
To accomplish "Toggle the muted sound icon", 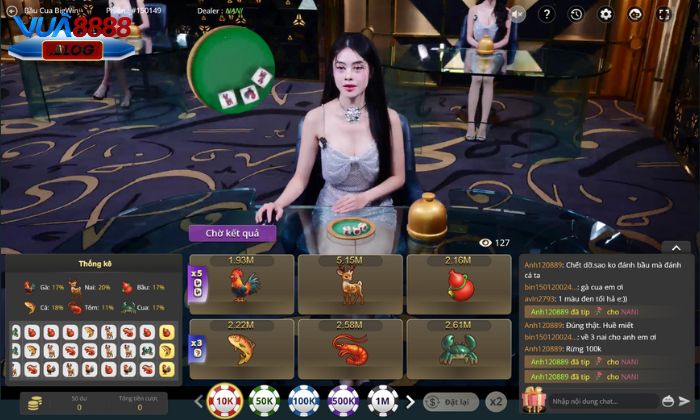I will [x=517, y=14].
